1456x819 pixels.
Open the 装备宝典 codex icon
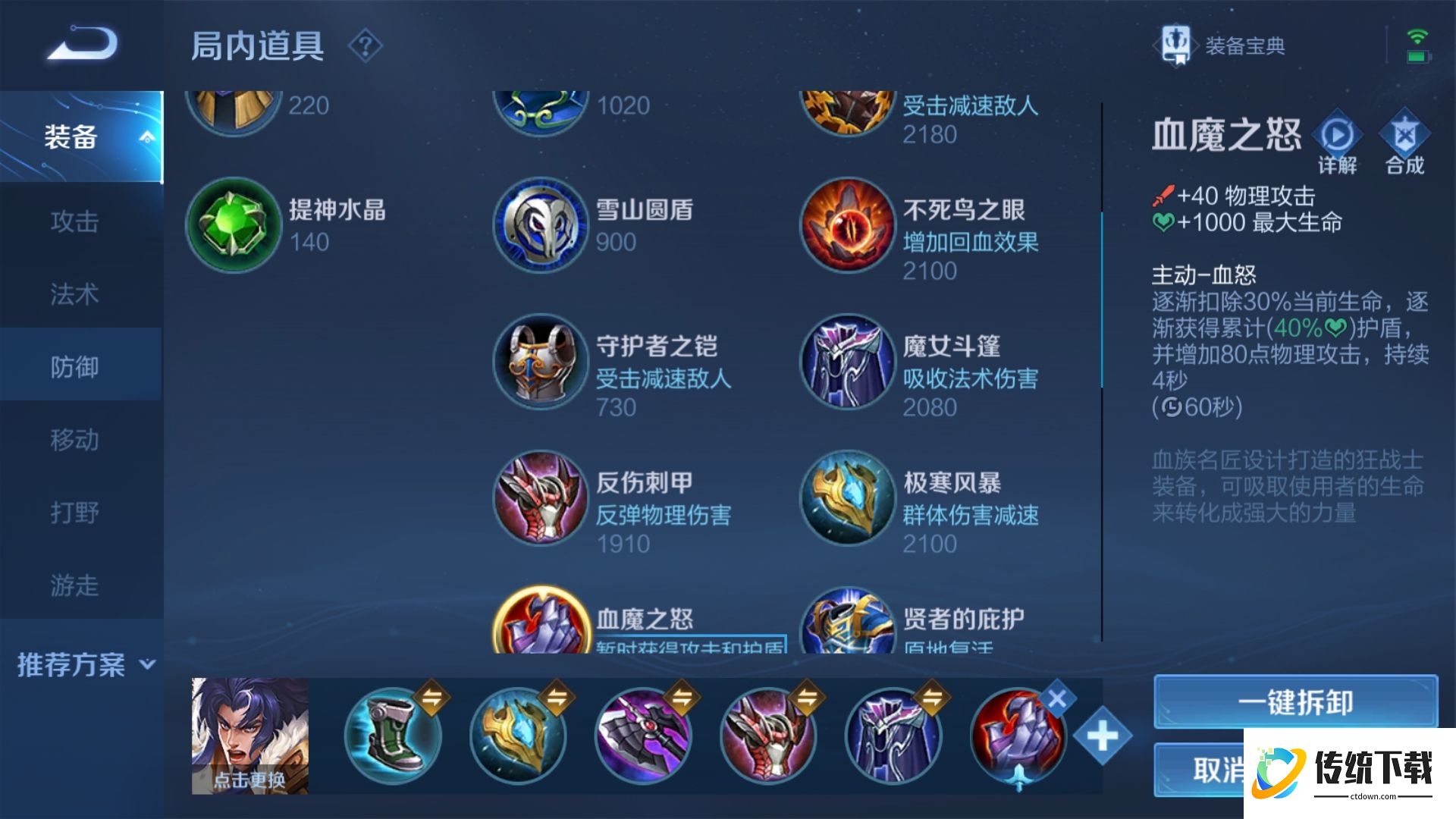[x=1176, y=47]
